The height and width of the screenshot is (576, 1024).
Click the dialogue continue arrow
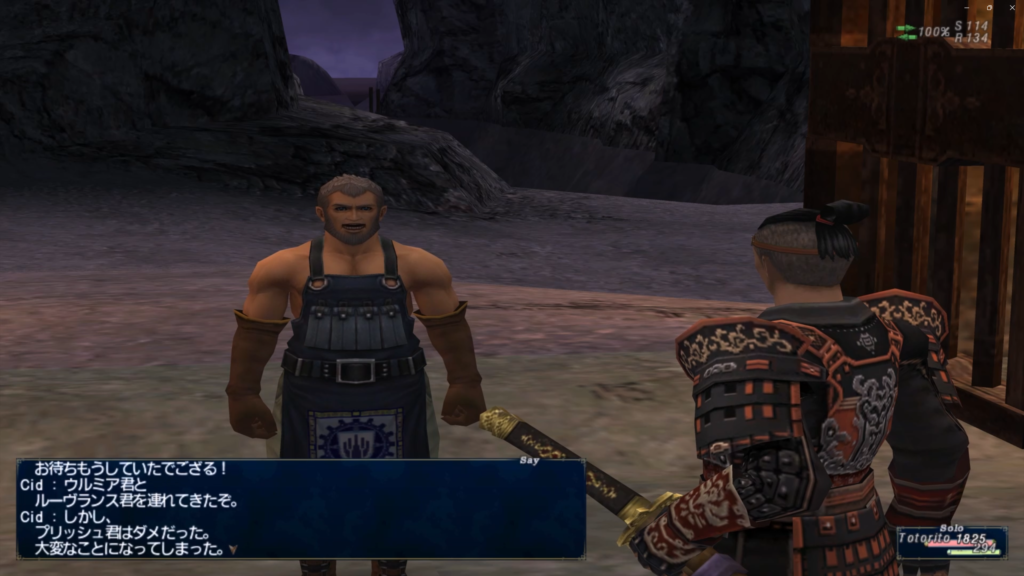(x=233, y=549)
